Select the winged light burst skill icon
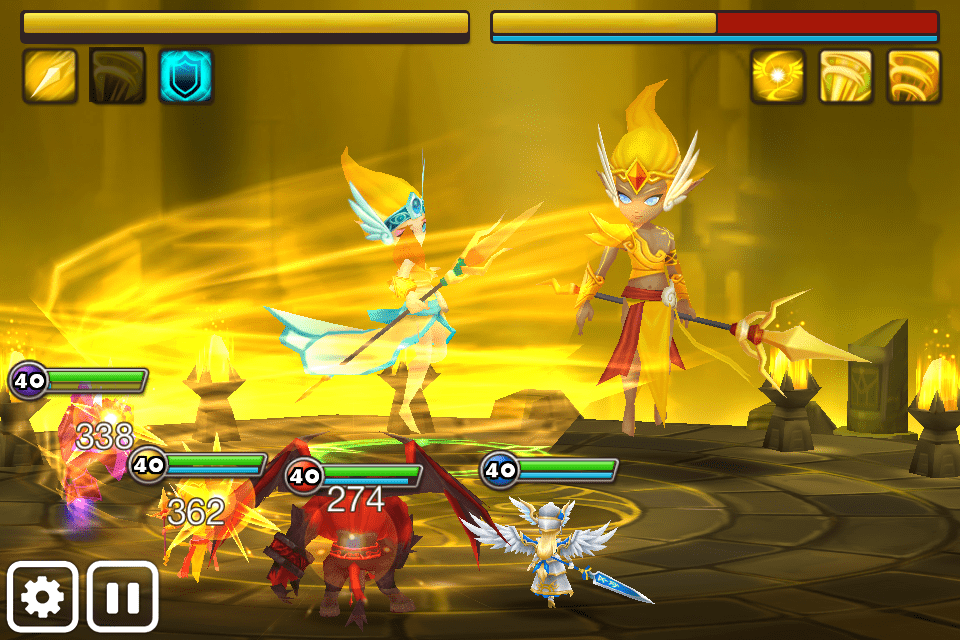 777,76
